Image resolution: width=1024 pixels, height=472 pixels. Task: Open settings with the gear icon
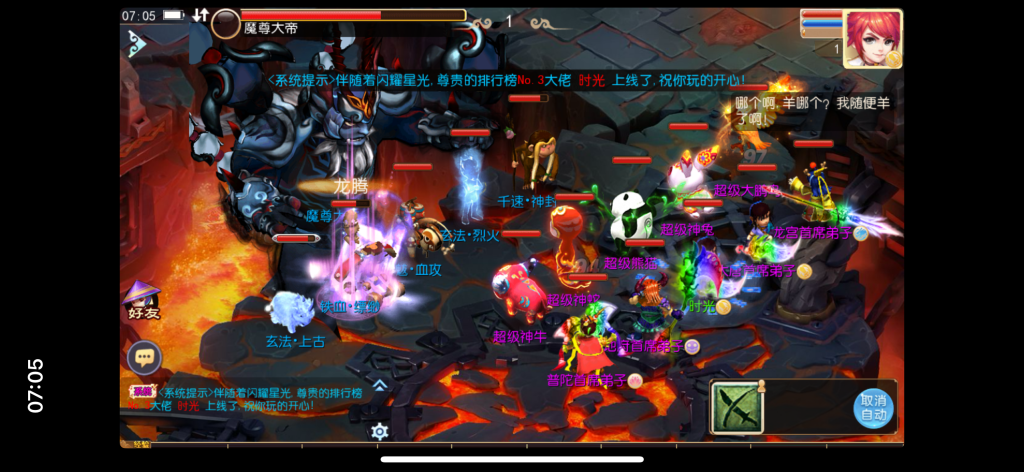pyautogui.click(x=379, y=431)
